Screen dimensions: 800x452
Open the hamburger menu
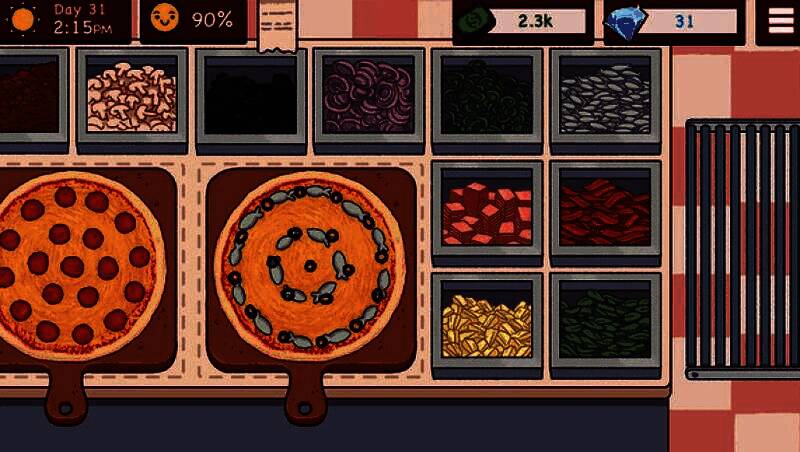(x=776, y=21)
